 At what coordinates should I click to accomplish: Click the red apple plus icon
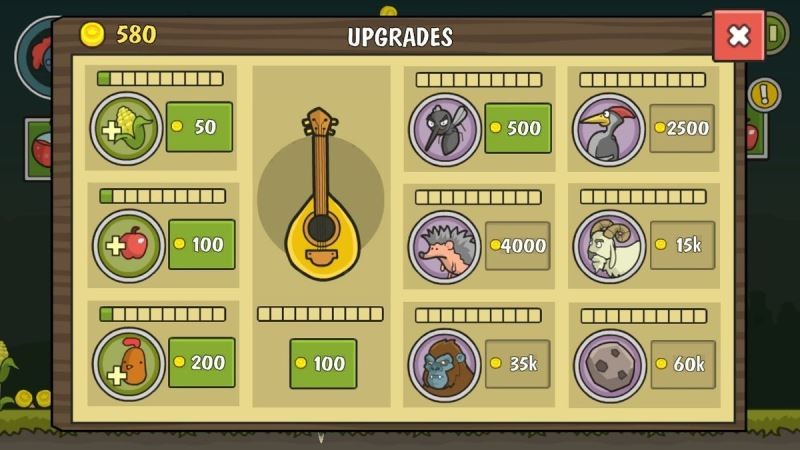pos(129,245)
